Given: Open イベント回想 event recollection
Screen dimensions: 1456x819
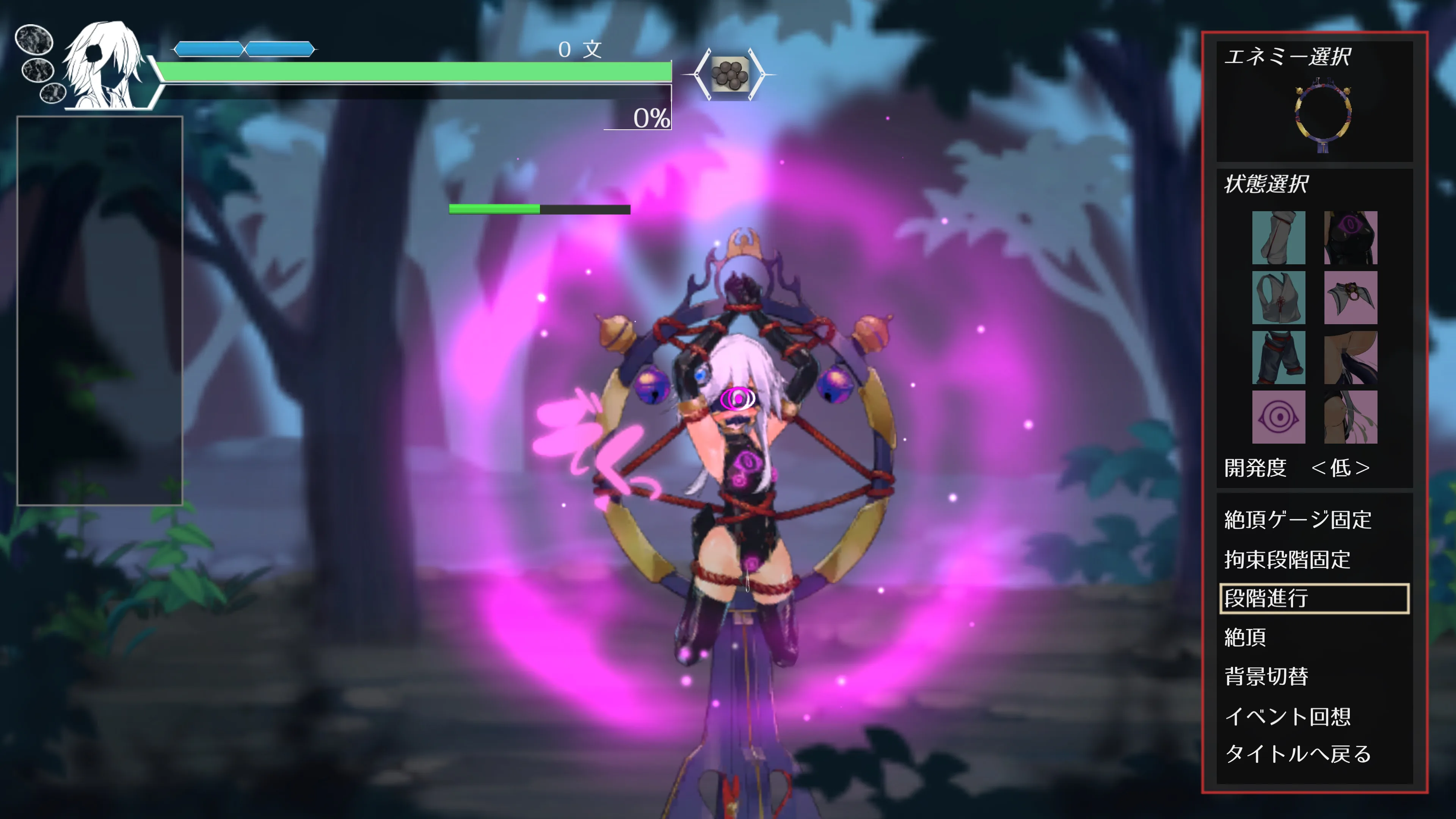Looking at the screenshot, I should tap(1287, 716).
